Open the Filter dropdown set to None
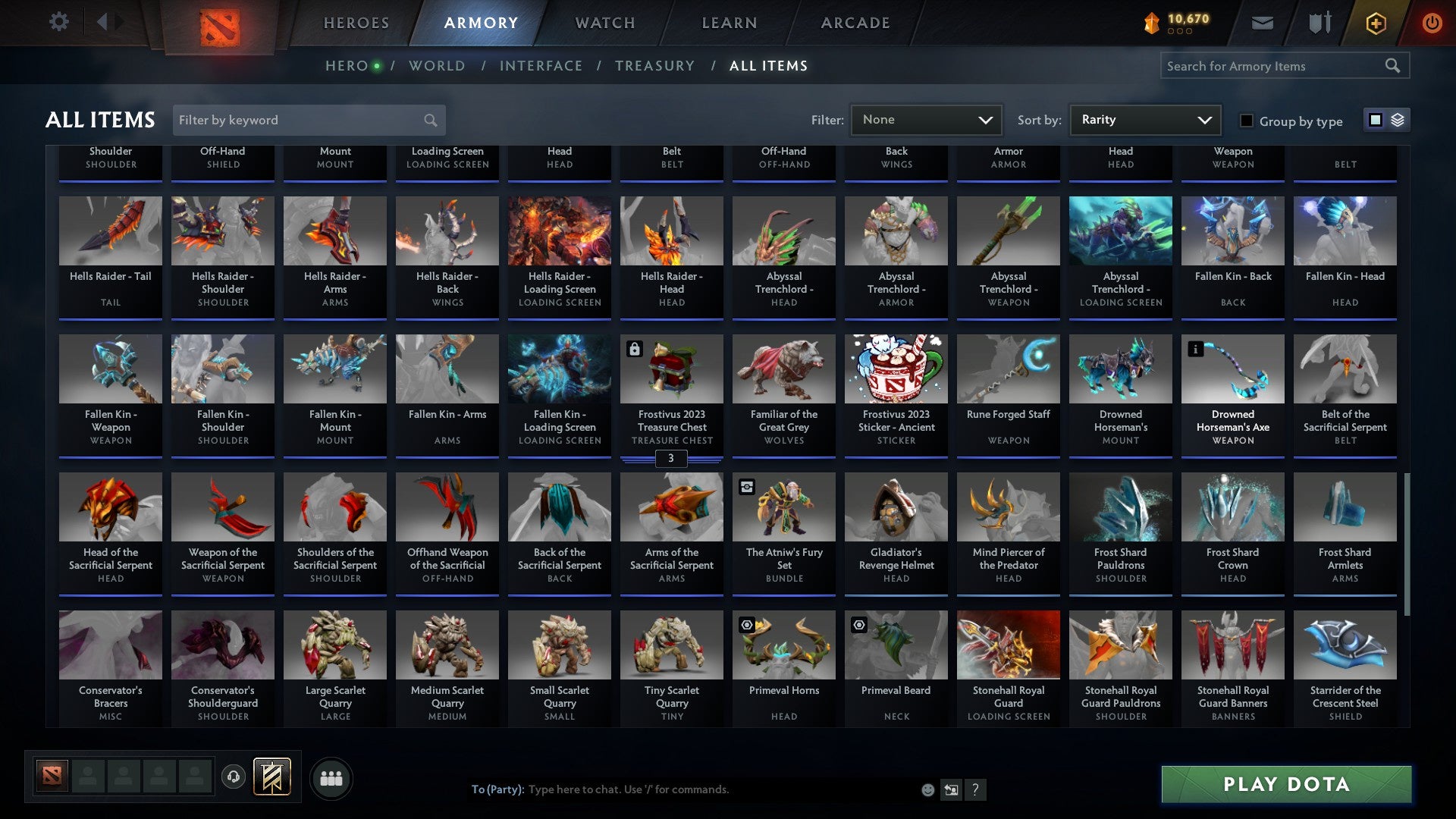Viewport: 1456px width, 819px height. [x=926, y=119]
